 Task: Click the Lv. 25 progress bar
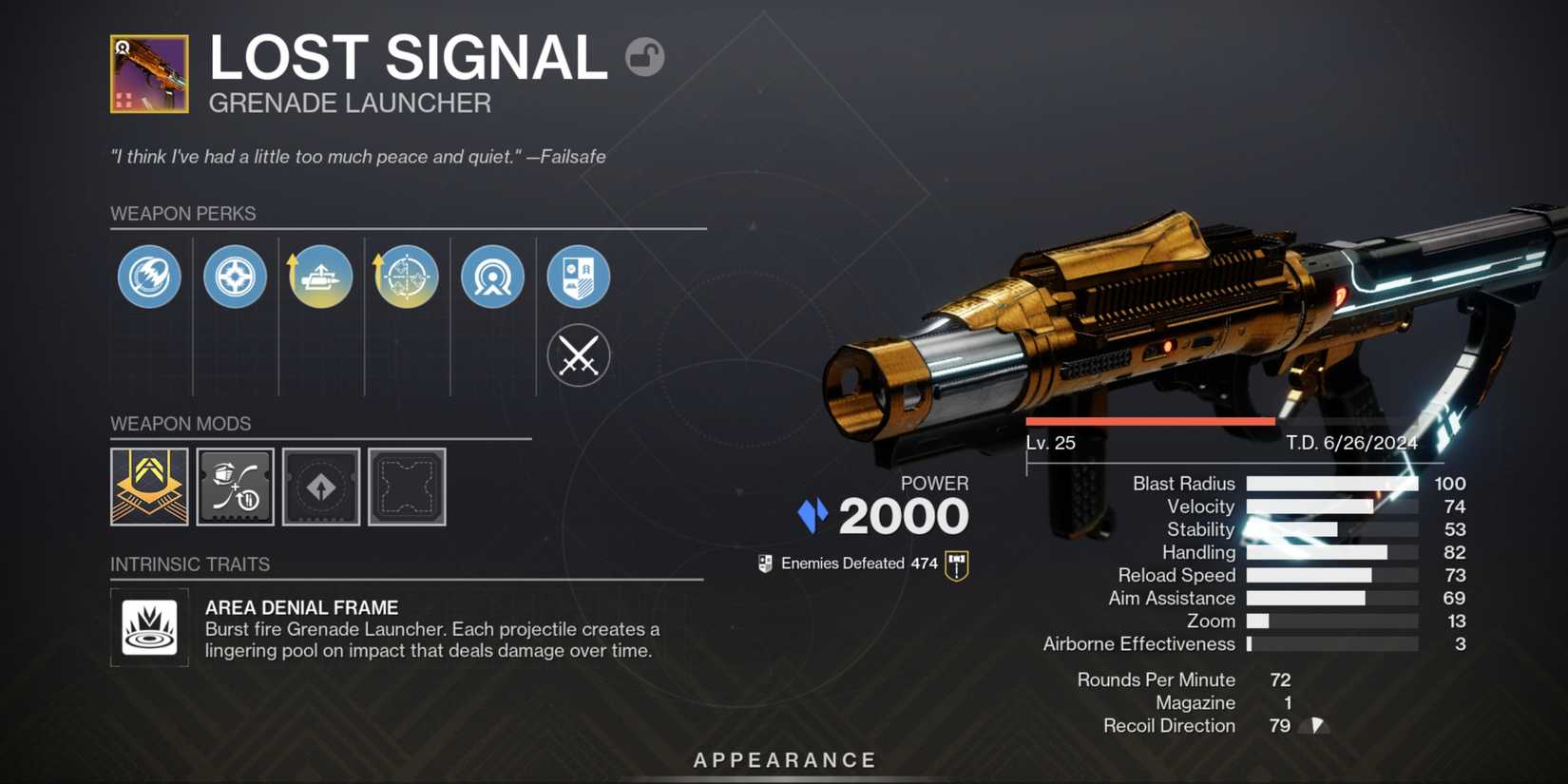coord(1150,420)
